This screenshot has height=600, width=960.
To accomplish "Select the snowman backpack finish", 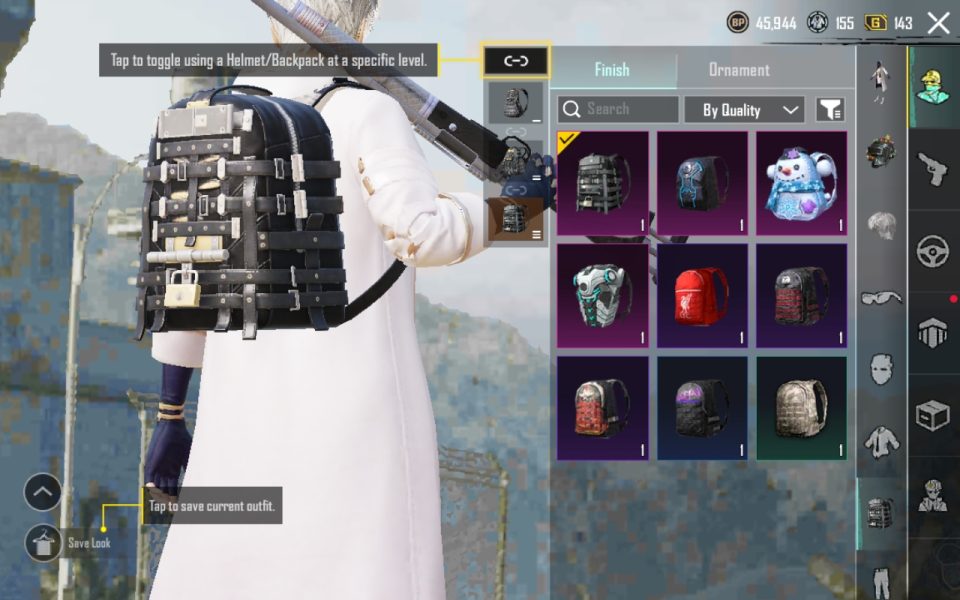I will click(801, 183).
